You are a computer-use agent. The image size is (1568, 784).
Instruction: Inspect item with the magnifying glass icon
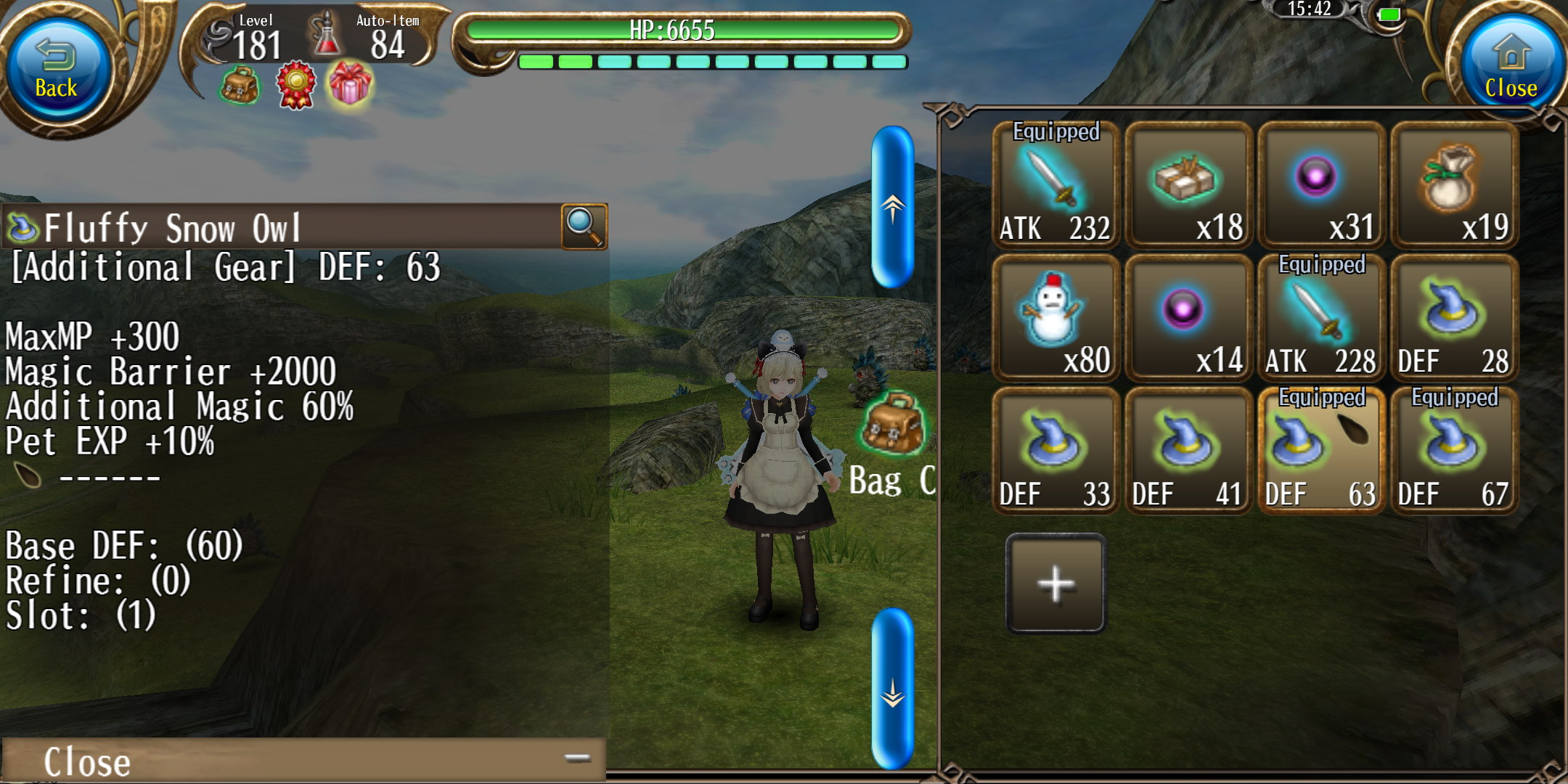click(x=584, y=226)
